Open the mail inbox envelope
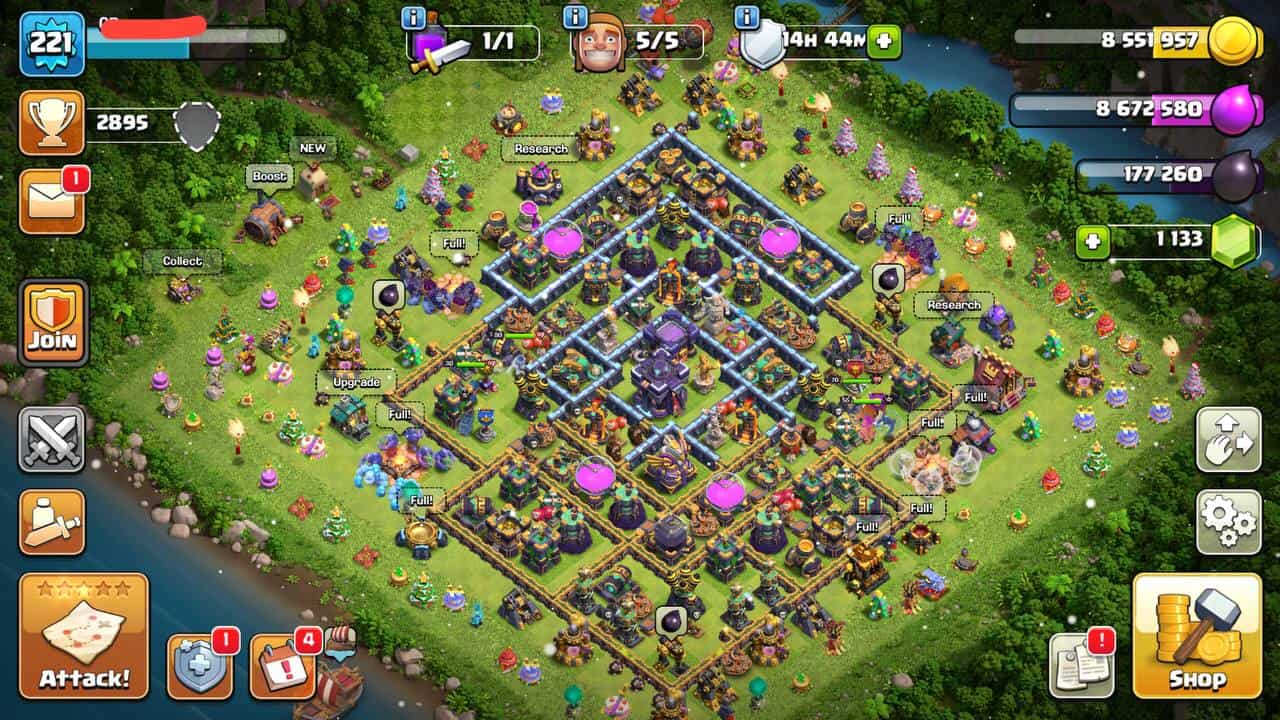The height and width of the screenshot is (720, 1280). click(52, 202)
